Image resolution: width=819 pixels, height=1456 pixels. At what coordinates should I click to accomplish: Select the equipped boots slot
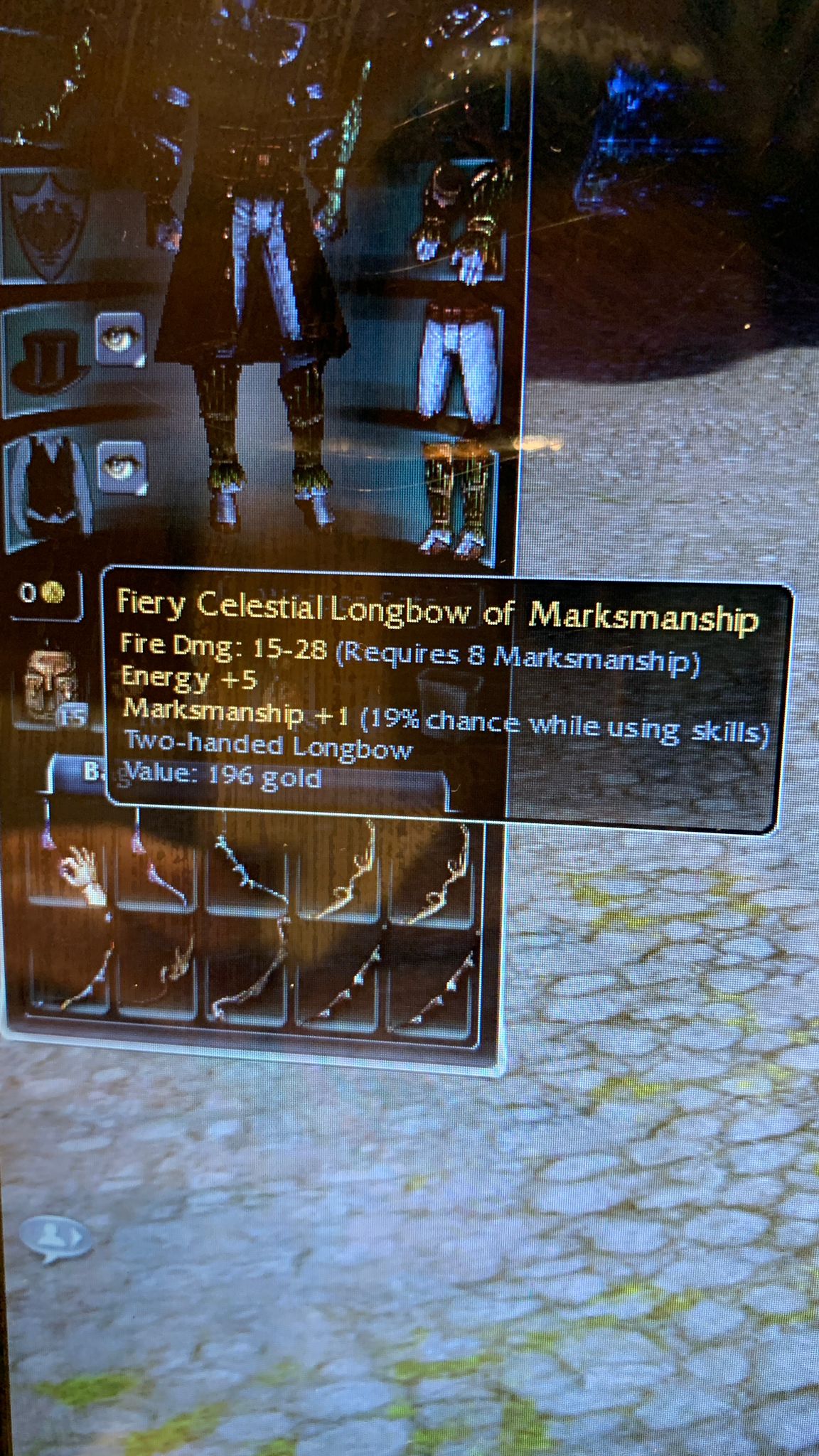[456, 503]
